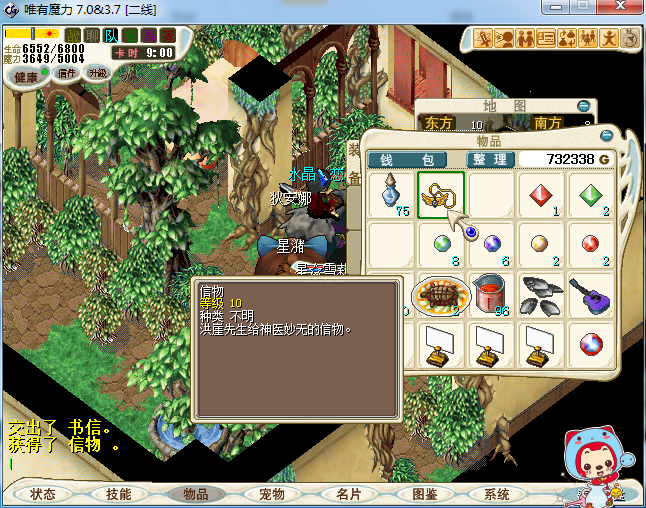Viewport: 646px width, 508px height.
Task: Open the 图鉴 encyclopedia menu
Action: (x=425, y=494)
